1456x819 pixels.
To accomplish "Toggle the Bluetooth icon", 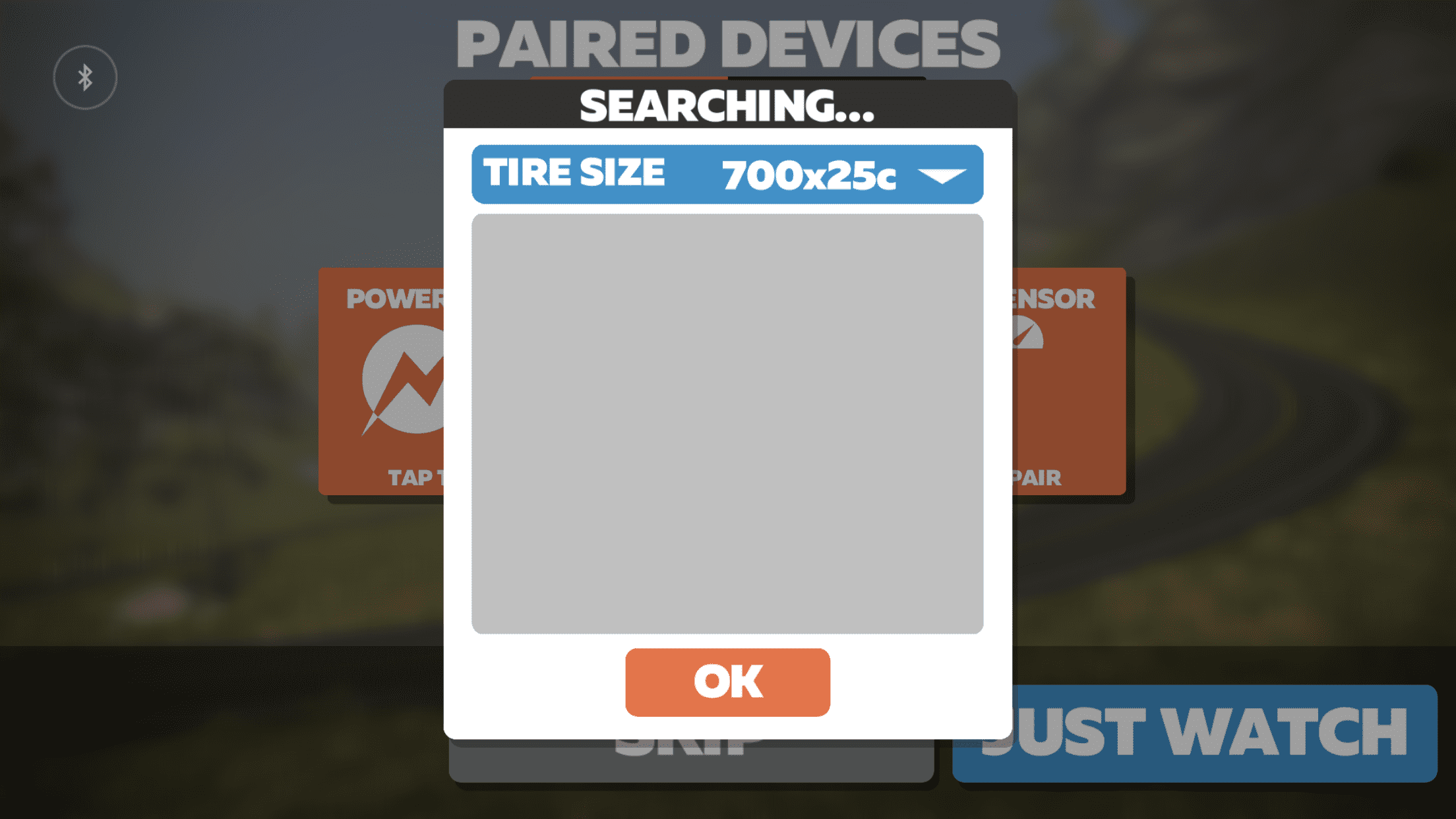I will click(x=85, y=78).
